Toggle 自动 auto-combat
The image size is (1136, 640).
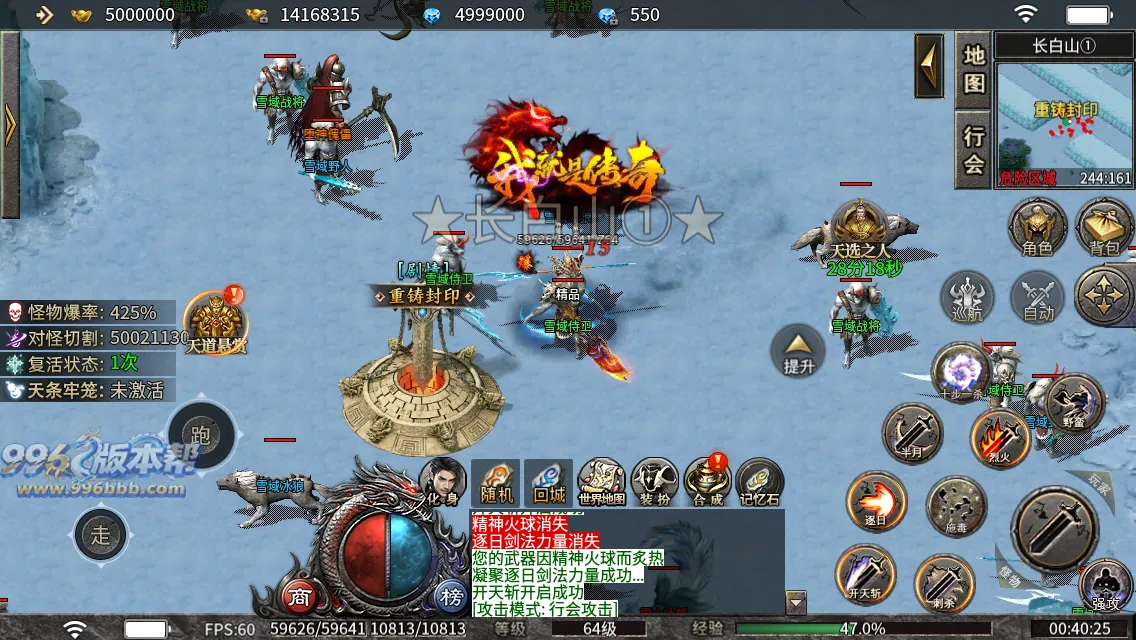click(x=1038, y=298)
